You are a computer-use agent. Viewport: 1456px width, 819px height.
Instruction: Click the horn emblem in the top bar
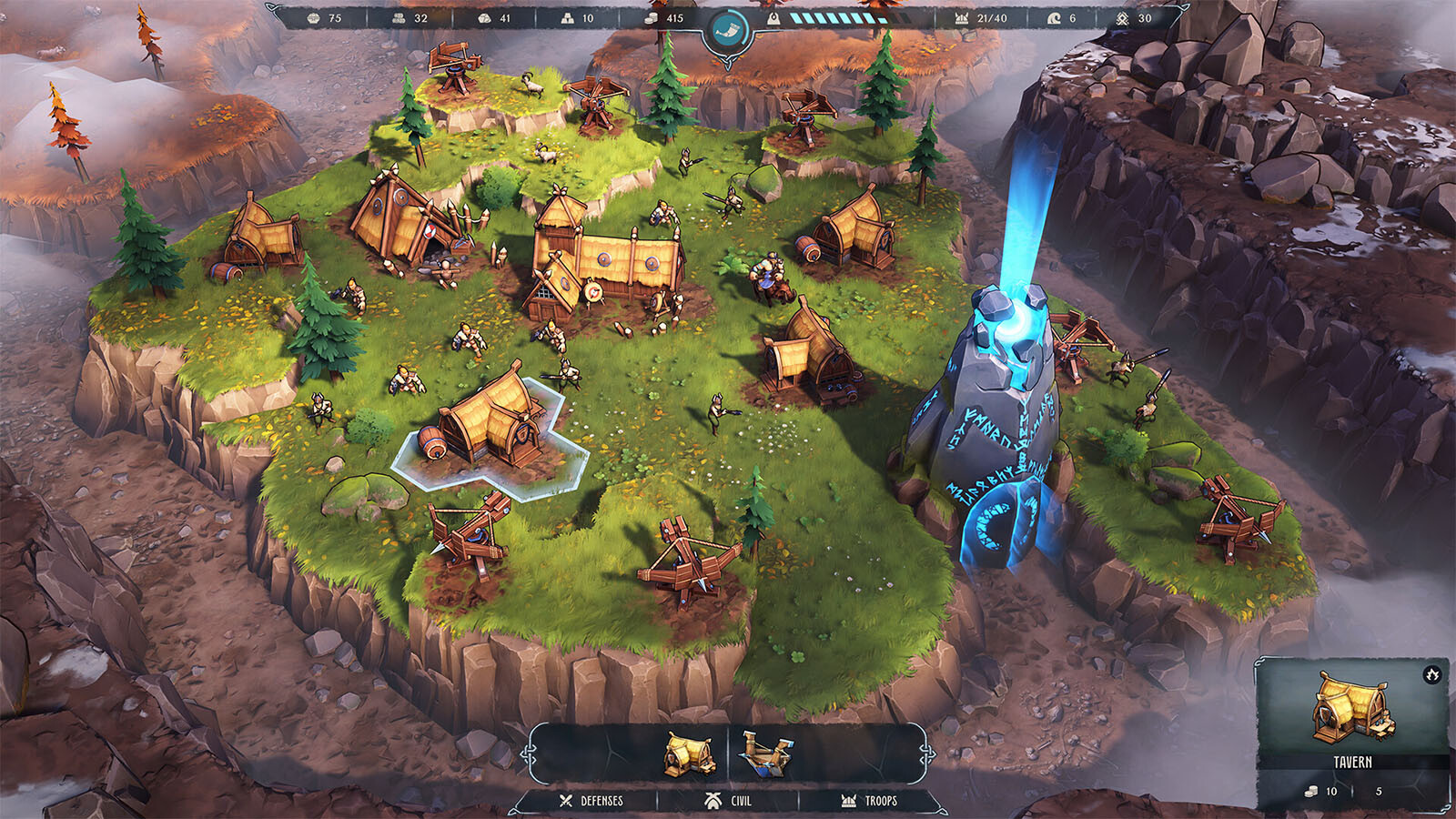click(x=727, y=30)
